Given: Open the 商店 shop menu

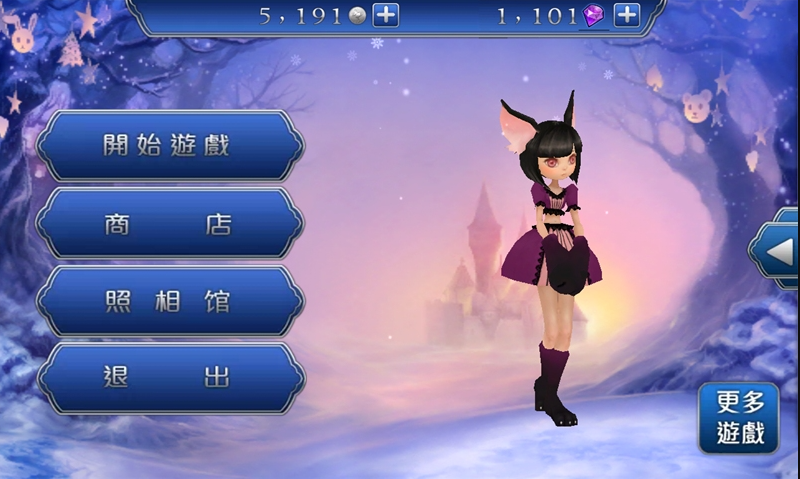Looking at the screenshot, I should (170, 223).
